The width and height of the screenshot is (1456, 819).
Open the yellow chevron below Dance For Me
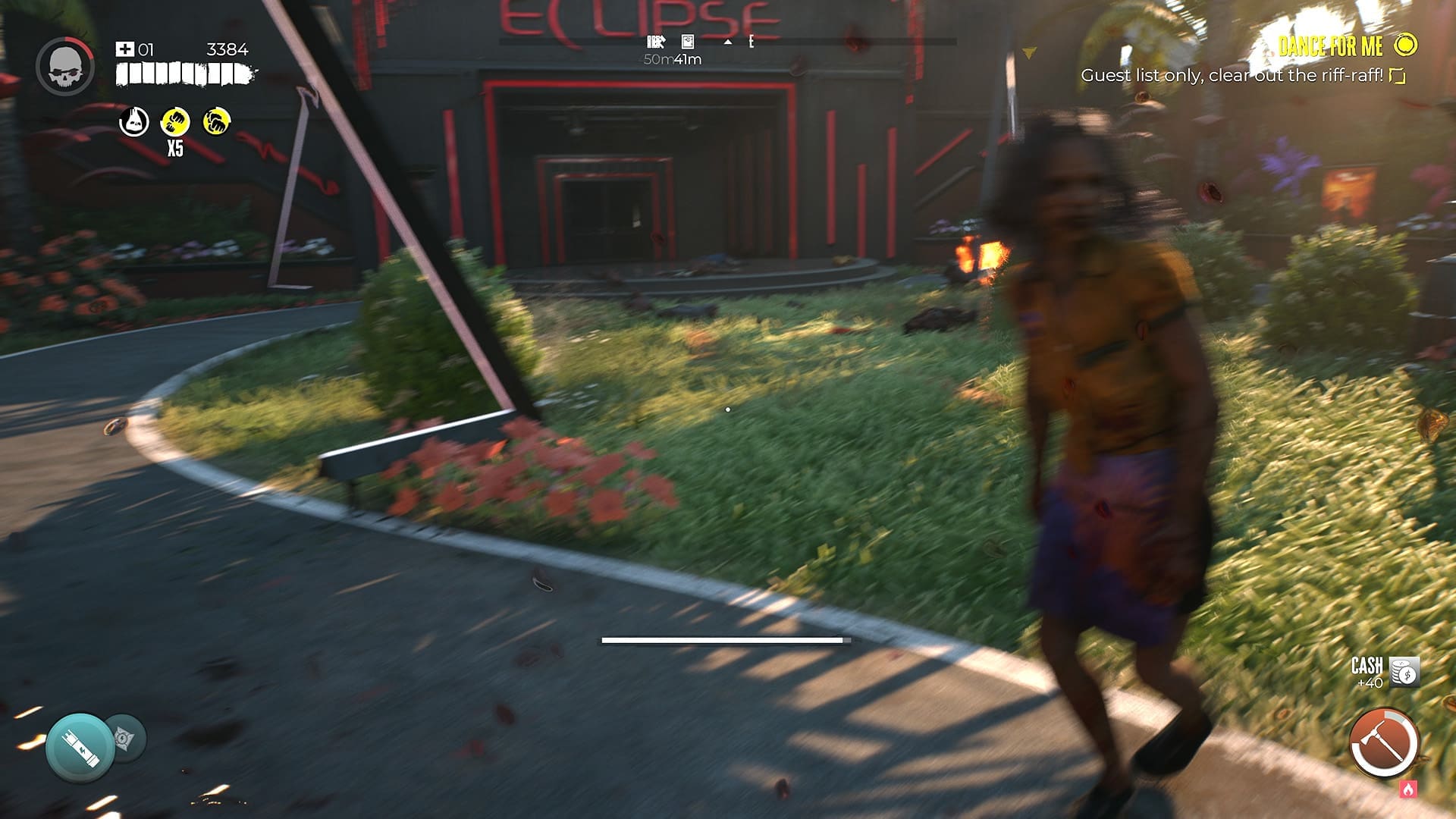1030,53
